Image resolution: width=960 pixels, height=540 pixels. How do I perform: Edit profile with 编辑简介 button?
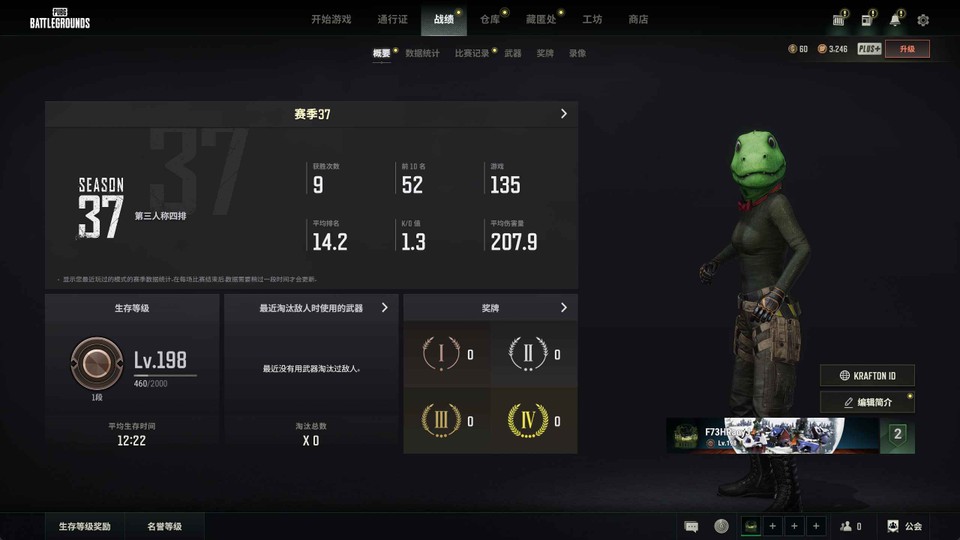(867, 402)
